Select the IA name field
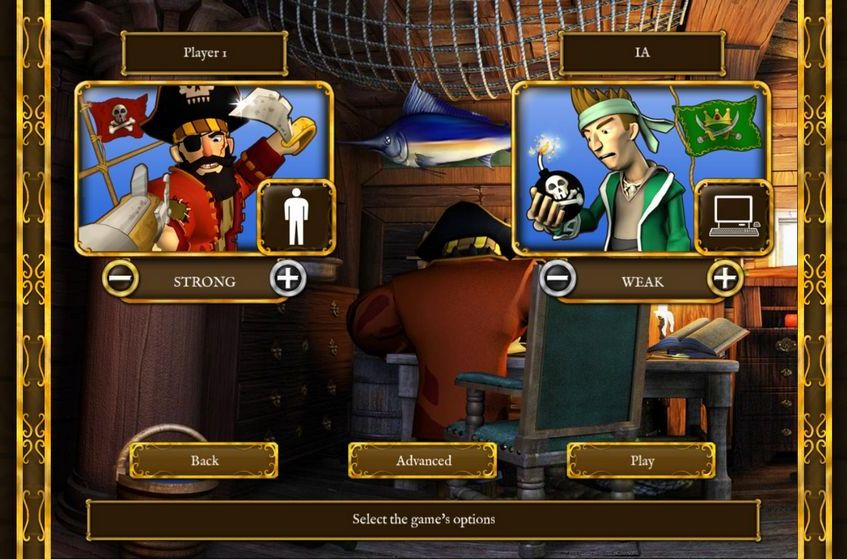 tap(642, 53)
